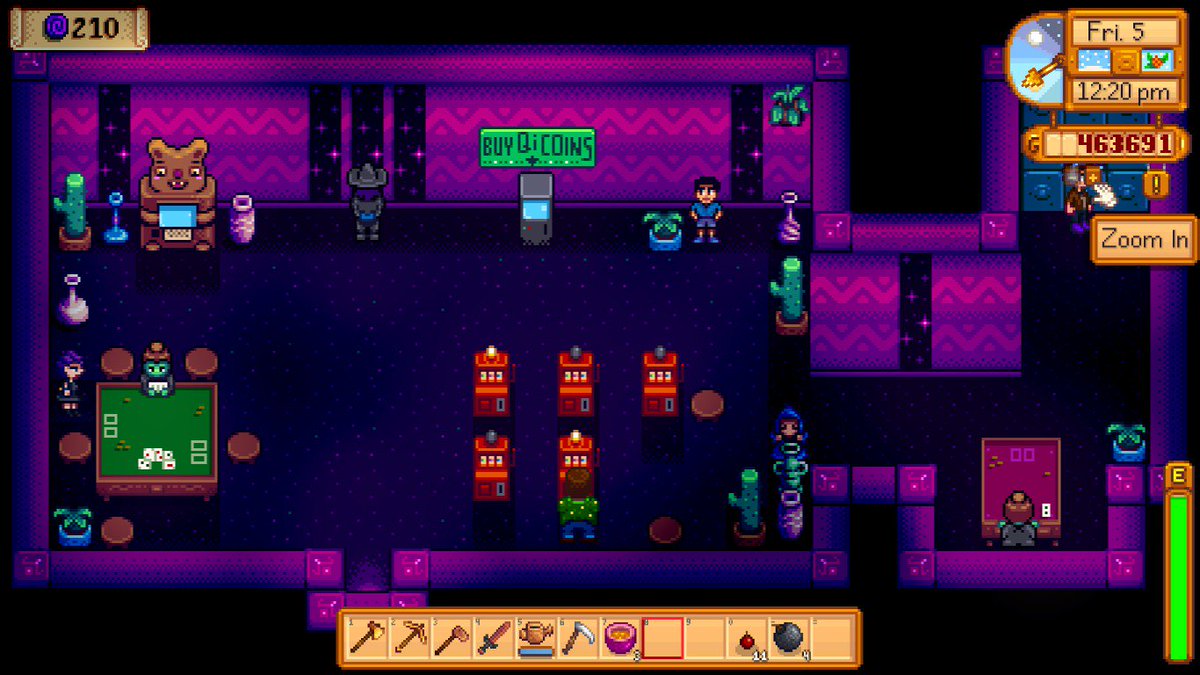Select the pickaxe hotbar slot
Viewport: 1200px width, 675px height.
[x=409, y=637]
